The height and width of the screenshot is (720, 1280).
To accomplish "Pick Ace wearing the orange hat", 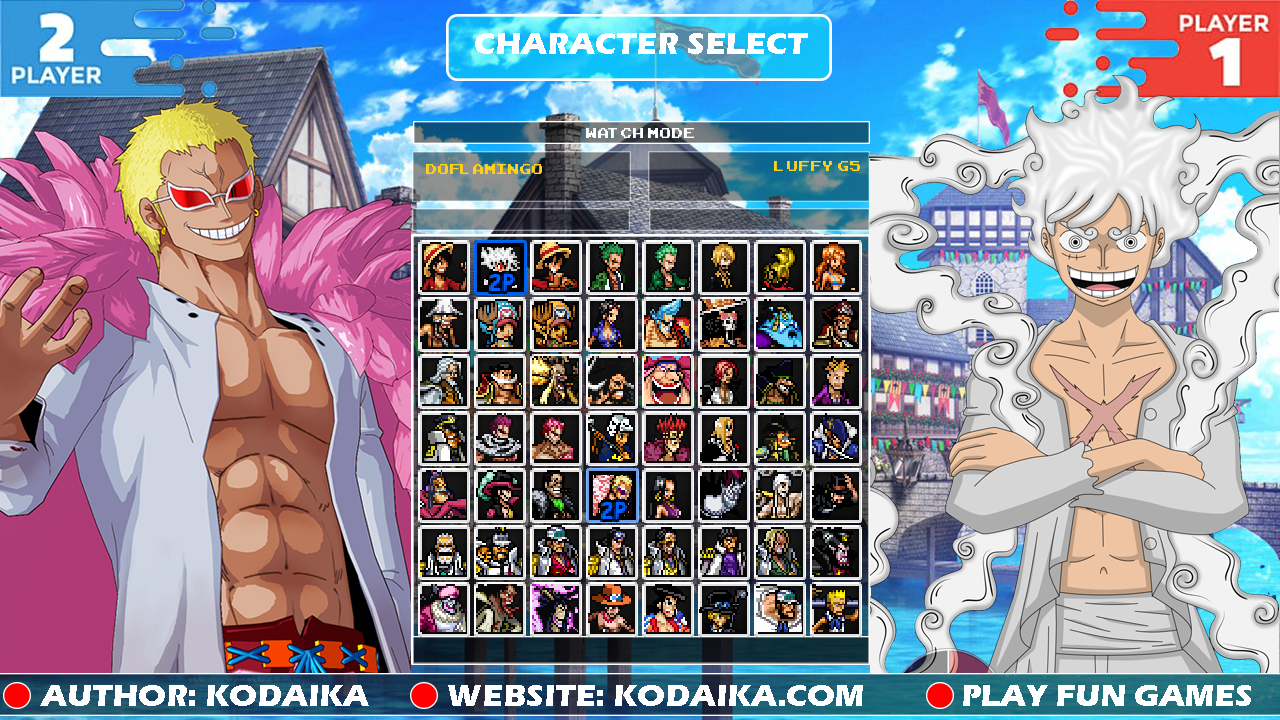I will click(x=612, y=609).
